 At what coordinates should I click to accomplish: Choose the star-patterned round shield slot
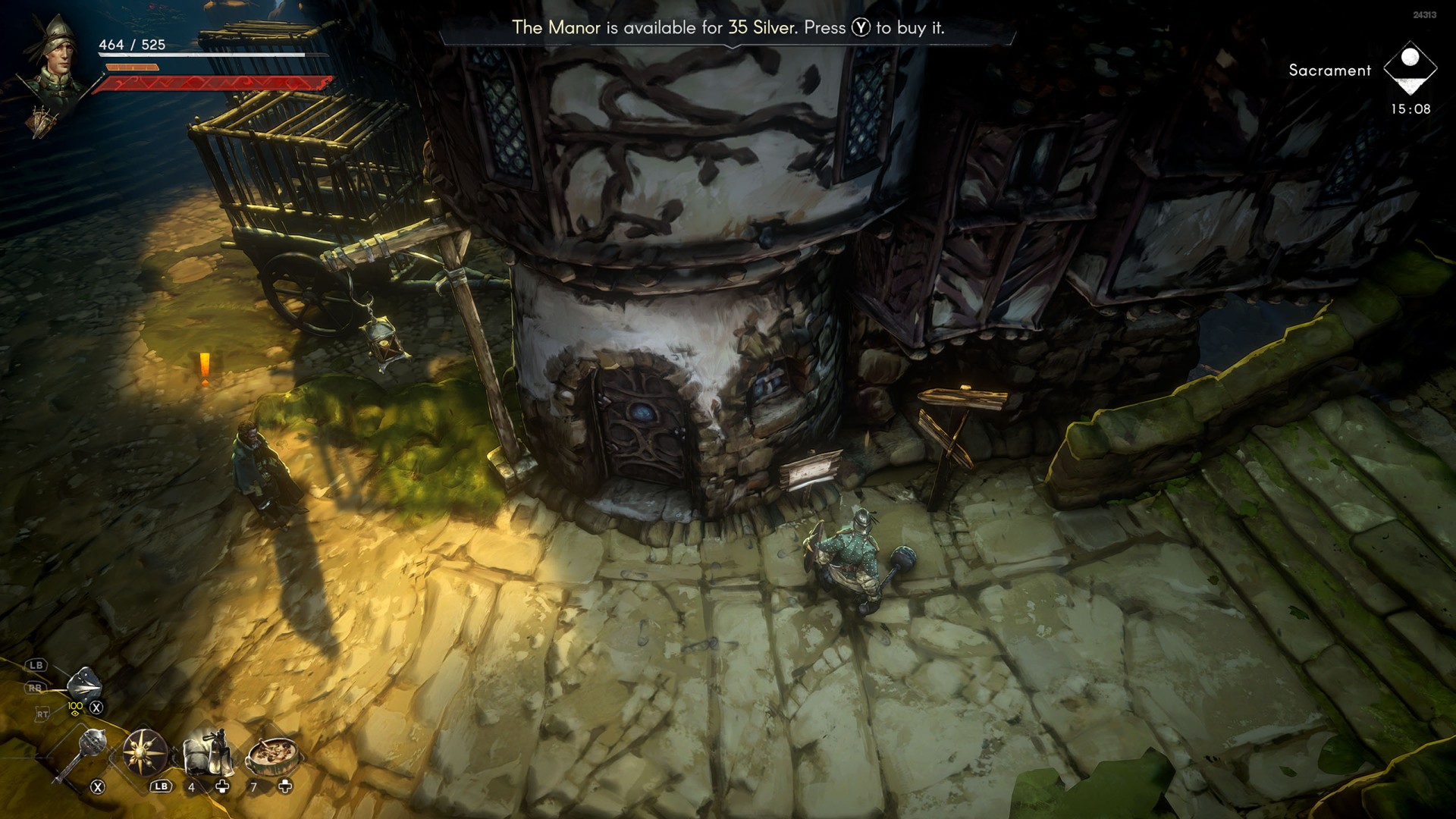point(144,752)
